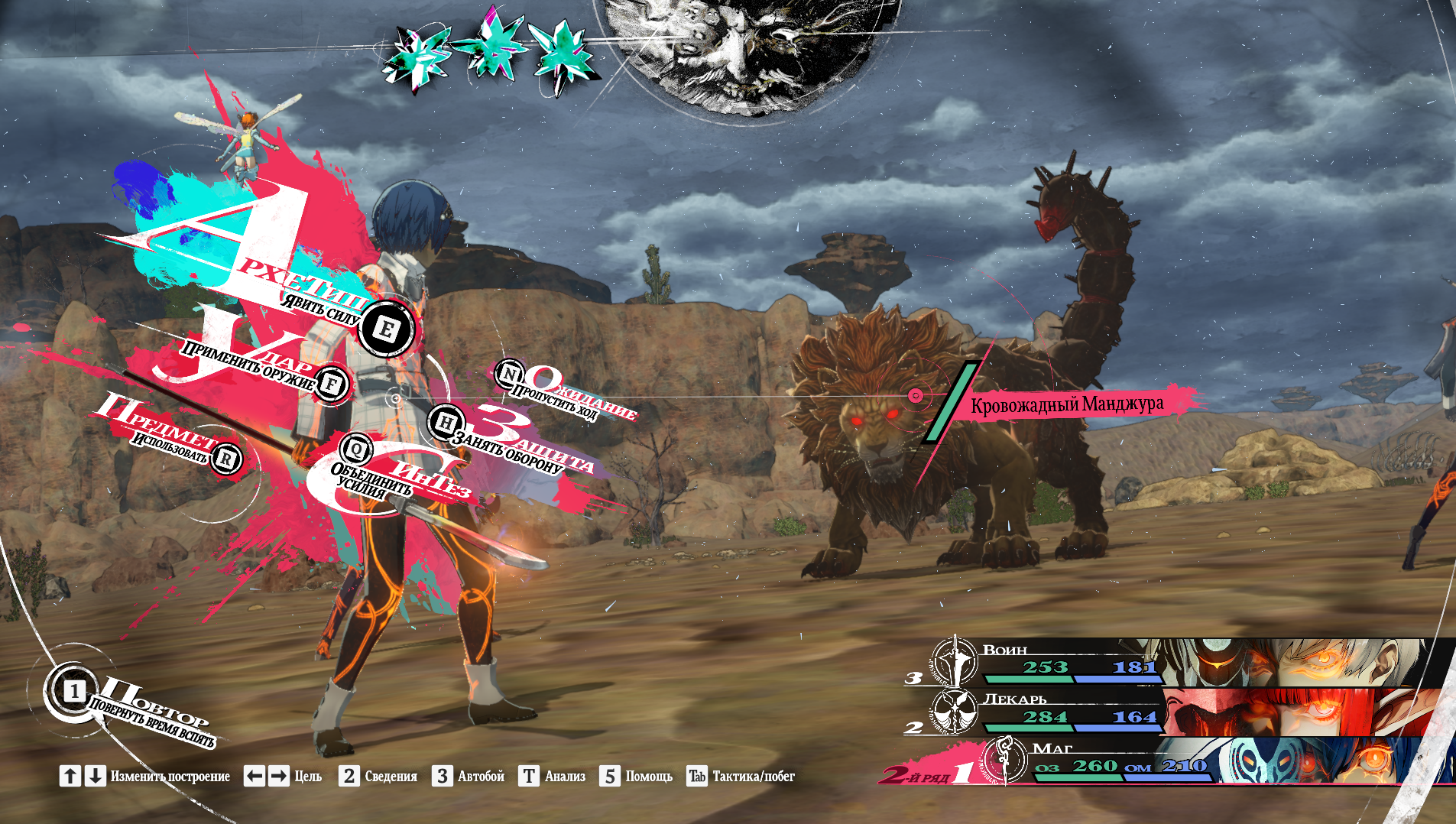Open the Тактика/побег menu
Screen dimensions: 1456x824
741,777
